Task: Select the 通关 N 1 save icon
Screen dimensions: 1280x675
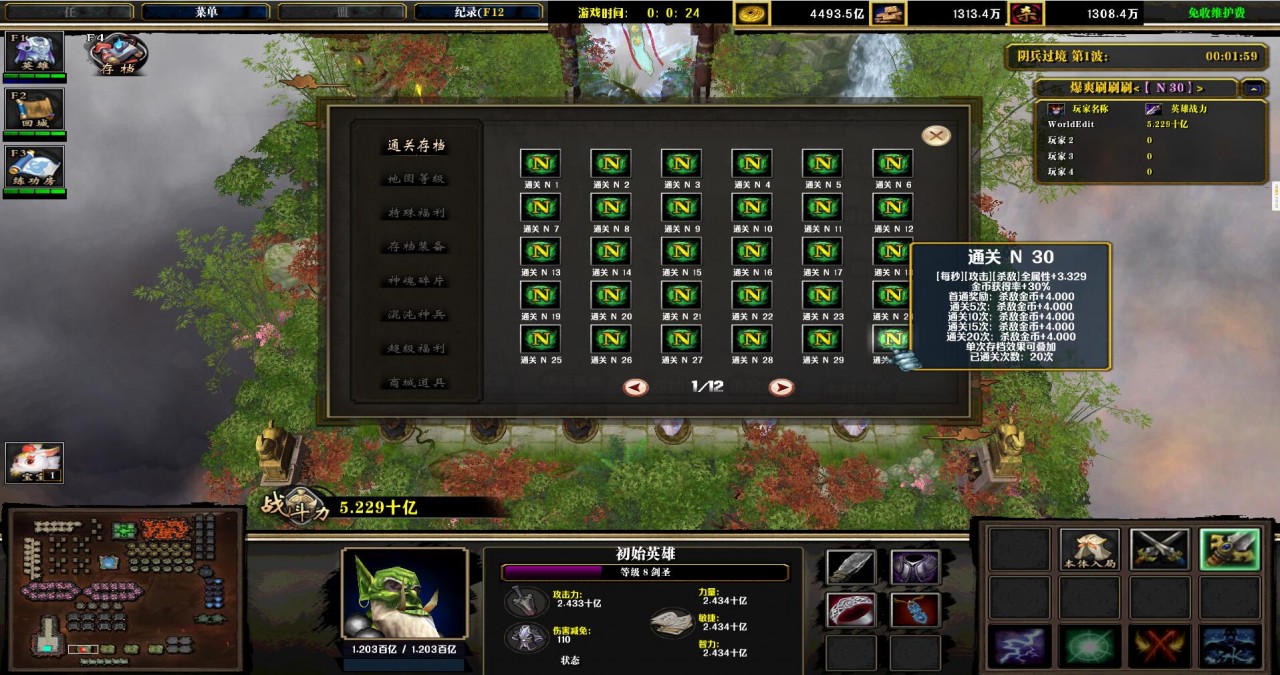Action: click(540, 164)
